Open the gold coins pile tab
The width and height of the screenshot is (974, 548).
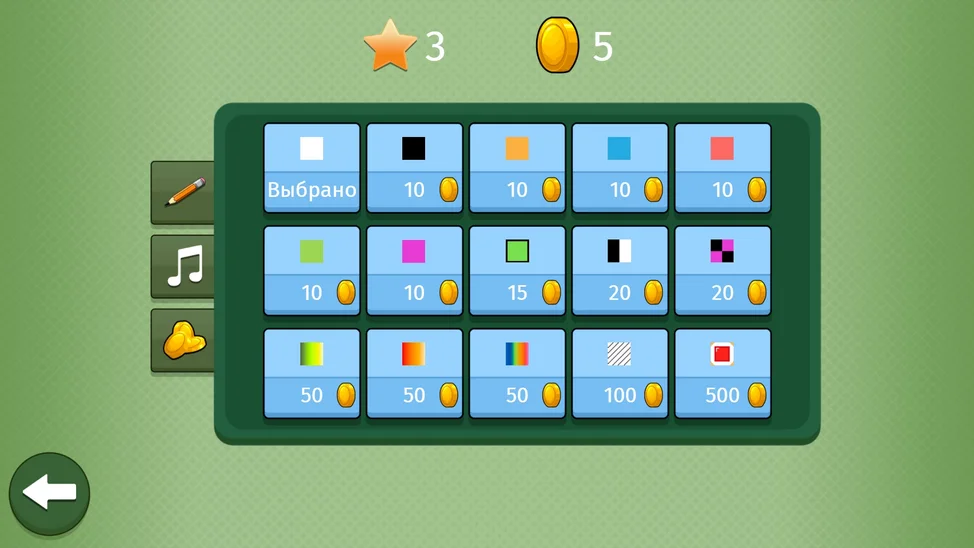pyautogui.click(x=184, y=341)
